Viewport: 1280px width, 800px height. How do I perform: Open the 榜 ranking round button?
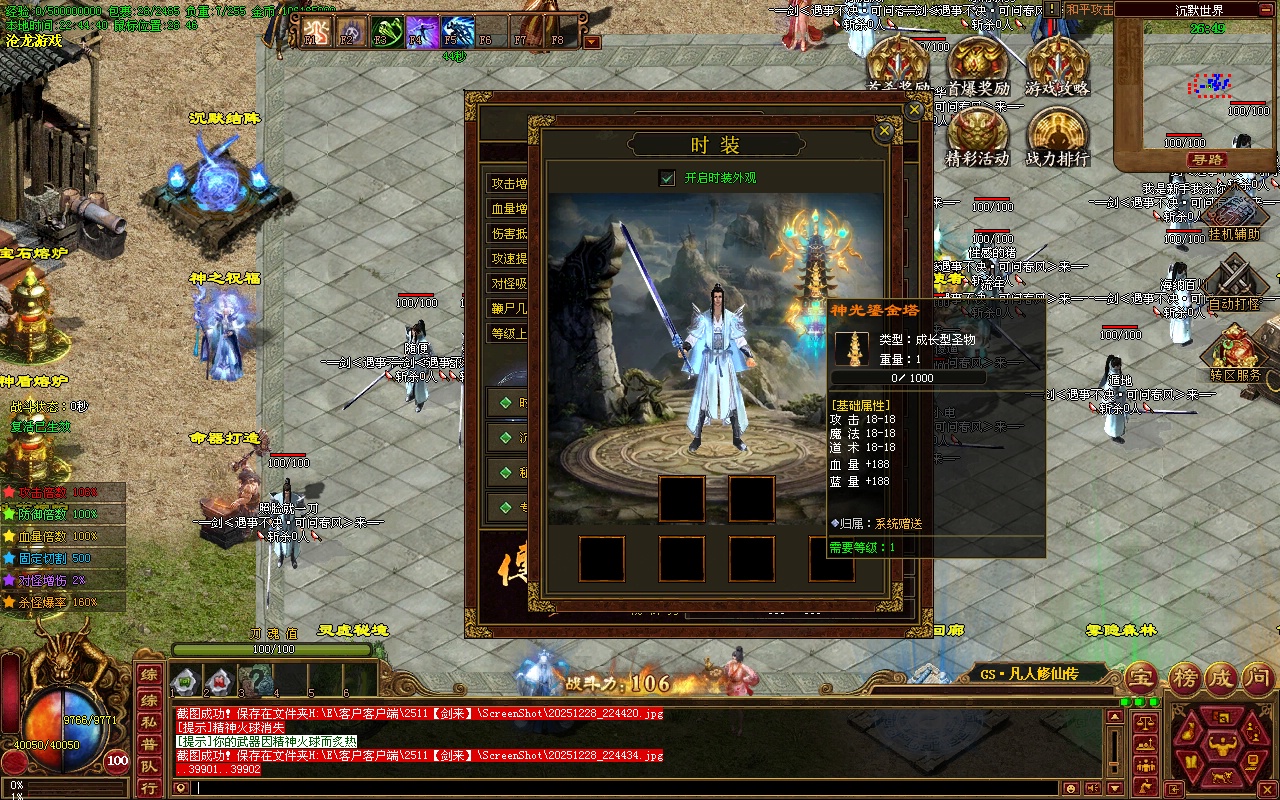tap(1183, 678)
